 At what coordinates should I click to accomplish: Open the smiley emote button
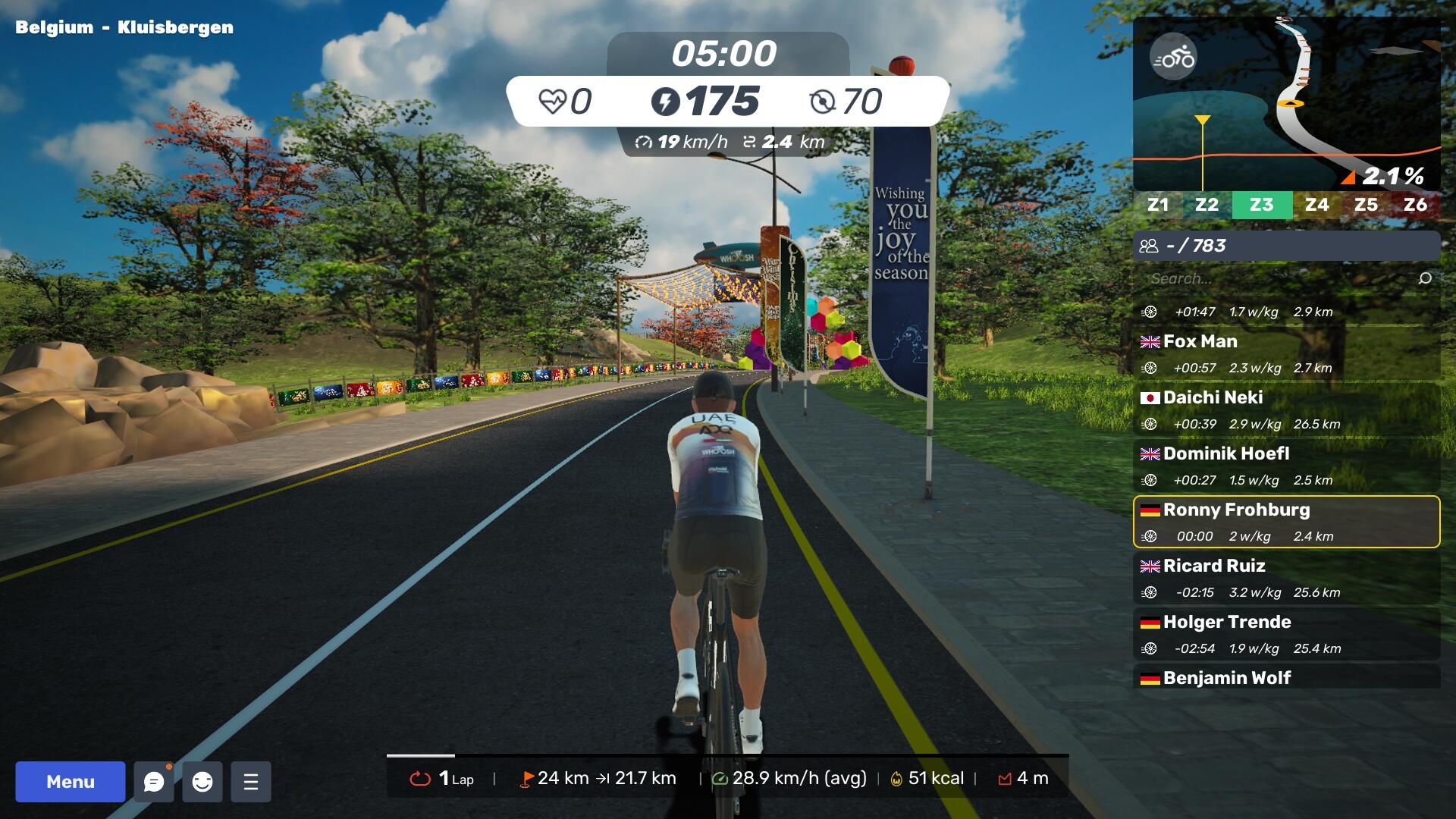pyautogui.click(x=202, y=781)
